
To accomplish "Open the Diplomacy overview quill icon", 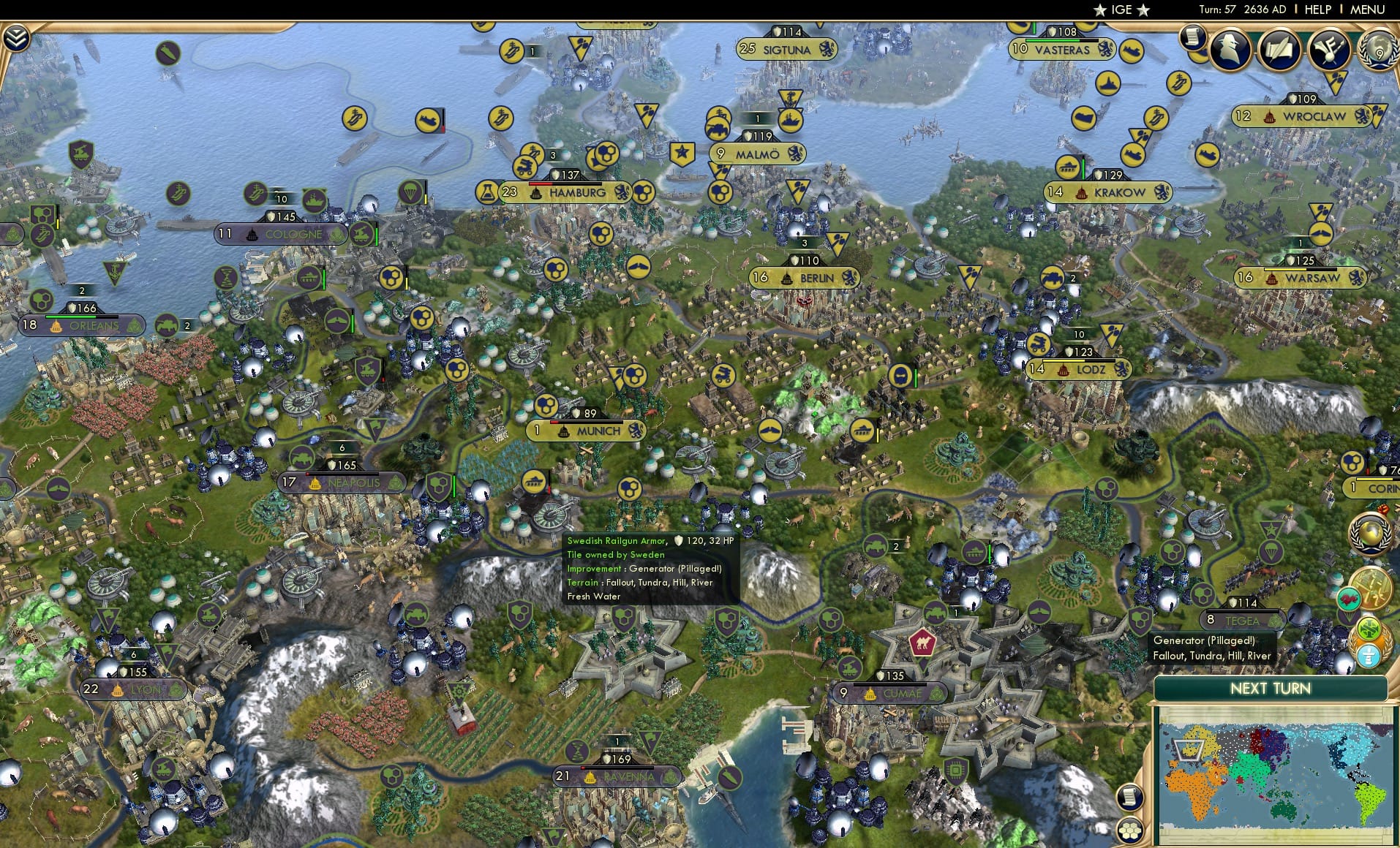I will [1280, 49].
